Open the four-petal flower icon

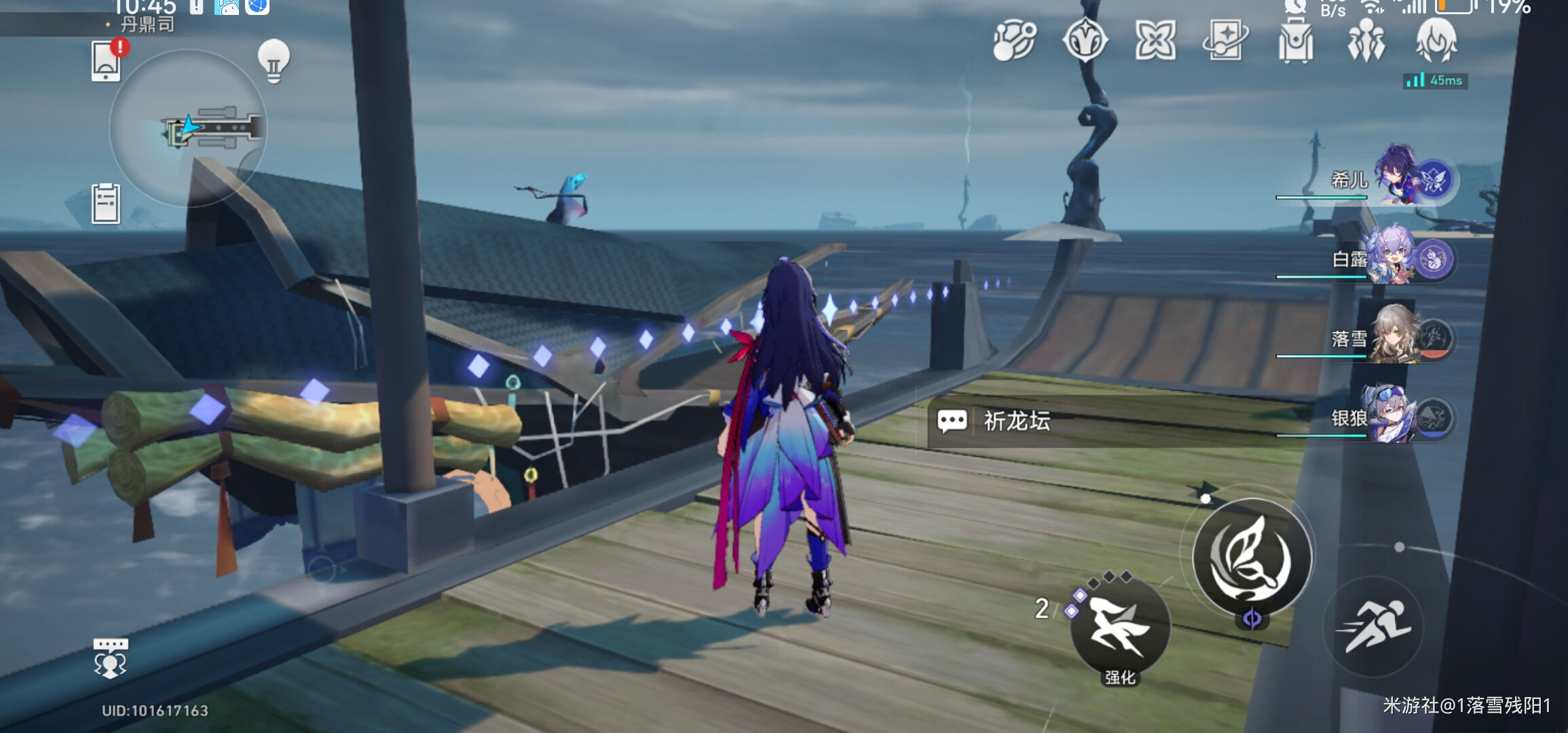(1155, 41)
